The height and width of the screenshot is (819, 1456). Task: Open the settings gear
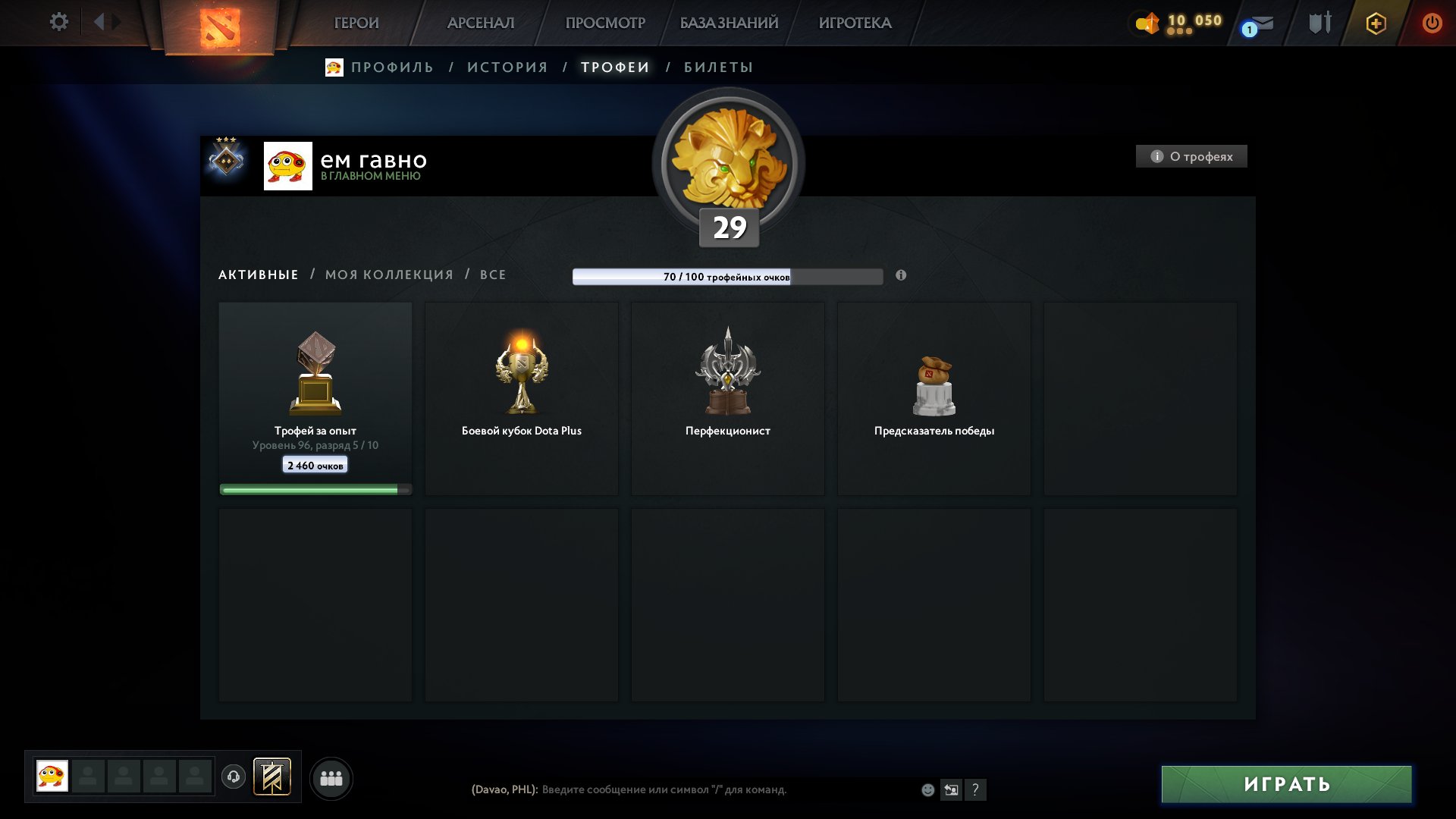[x=58, y=22]
